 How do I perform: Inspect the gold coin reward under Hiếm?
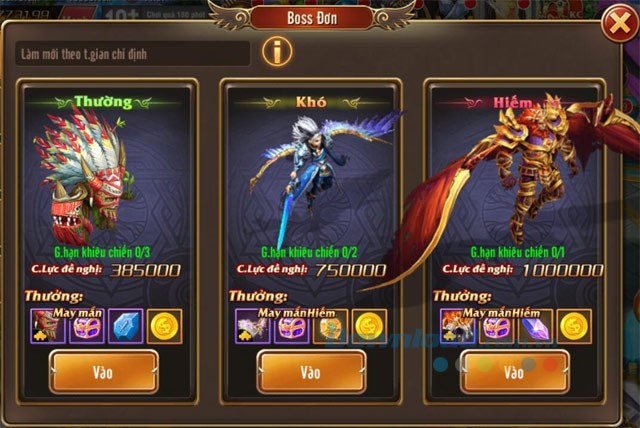tap(575, 326)
